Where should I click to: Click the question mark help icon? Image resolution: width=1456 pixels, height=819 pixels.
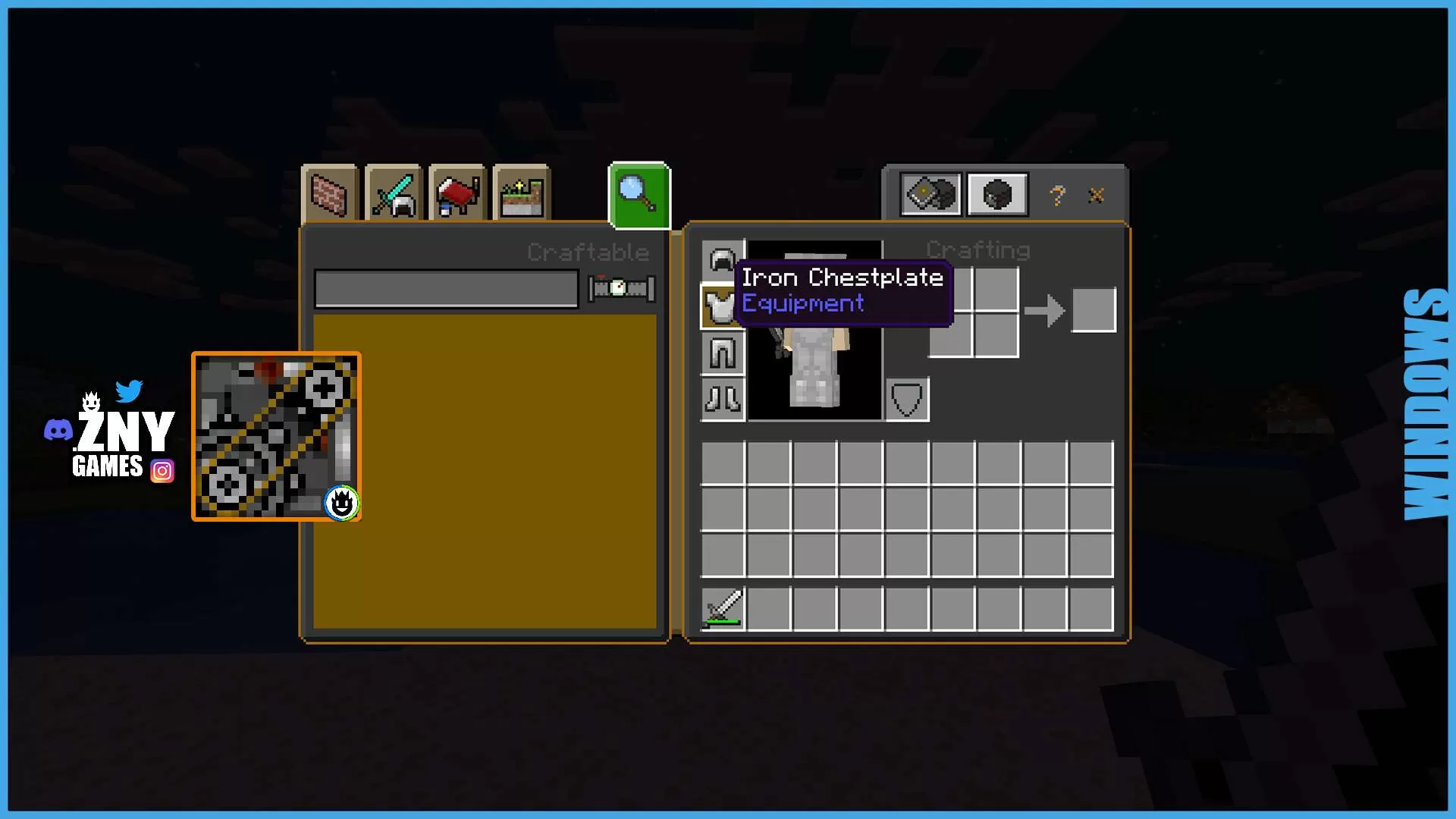click(x=1057, y=195)
